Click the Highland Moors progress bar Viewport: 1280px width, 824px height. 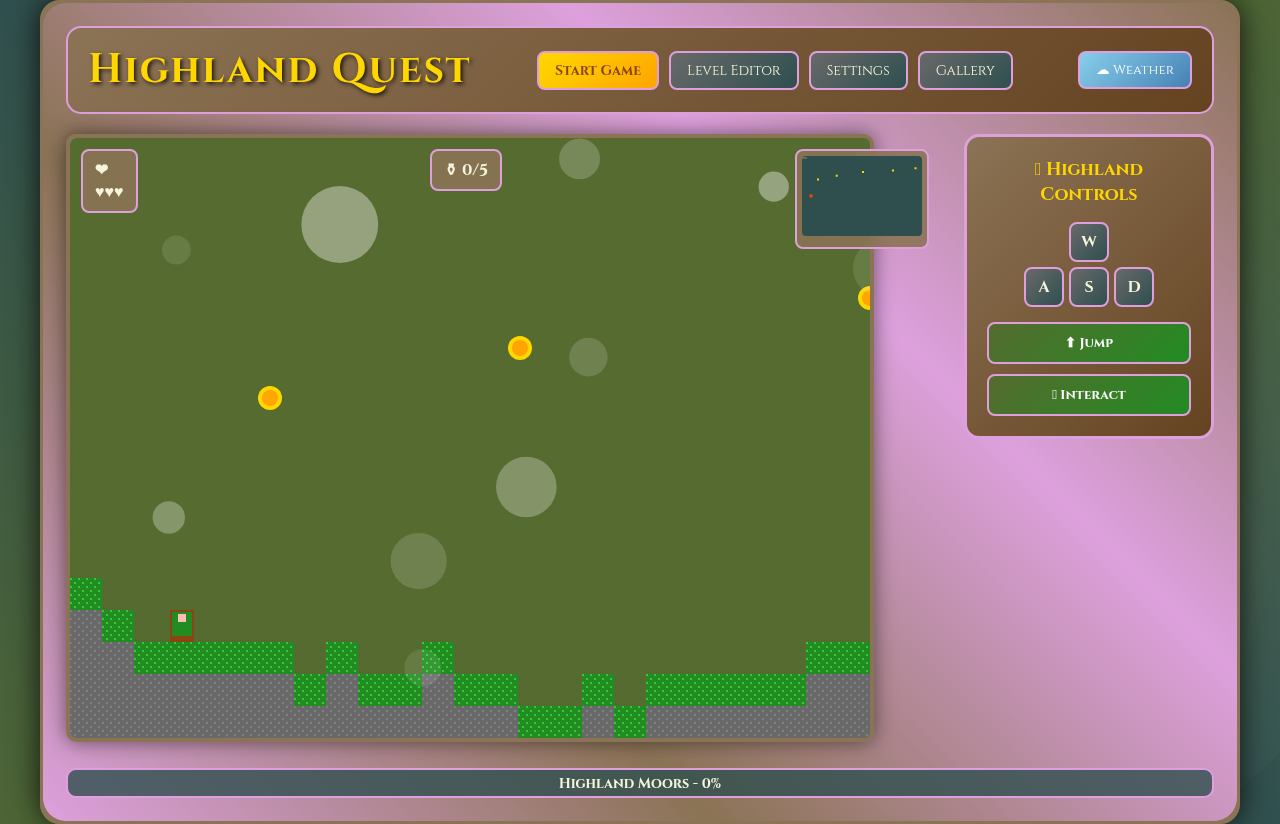point(639,783)
